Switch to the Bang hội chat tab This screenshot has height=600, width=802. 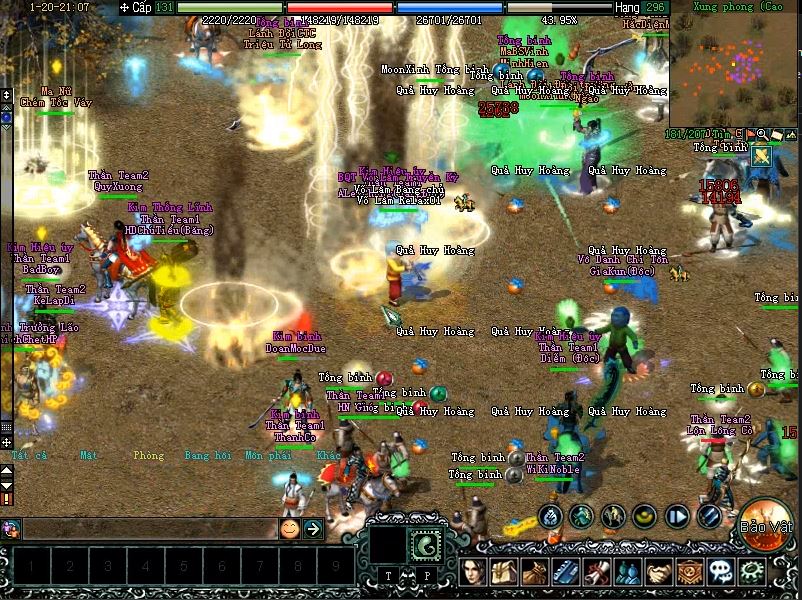[207, 455]
